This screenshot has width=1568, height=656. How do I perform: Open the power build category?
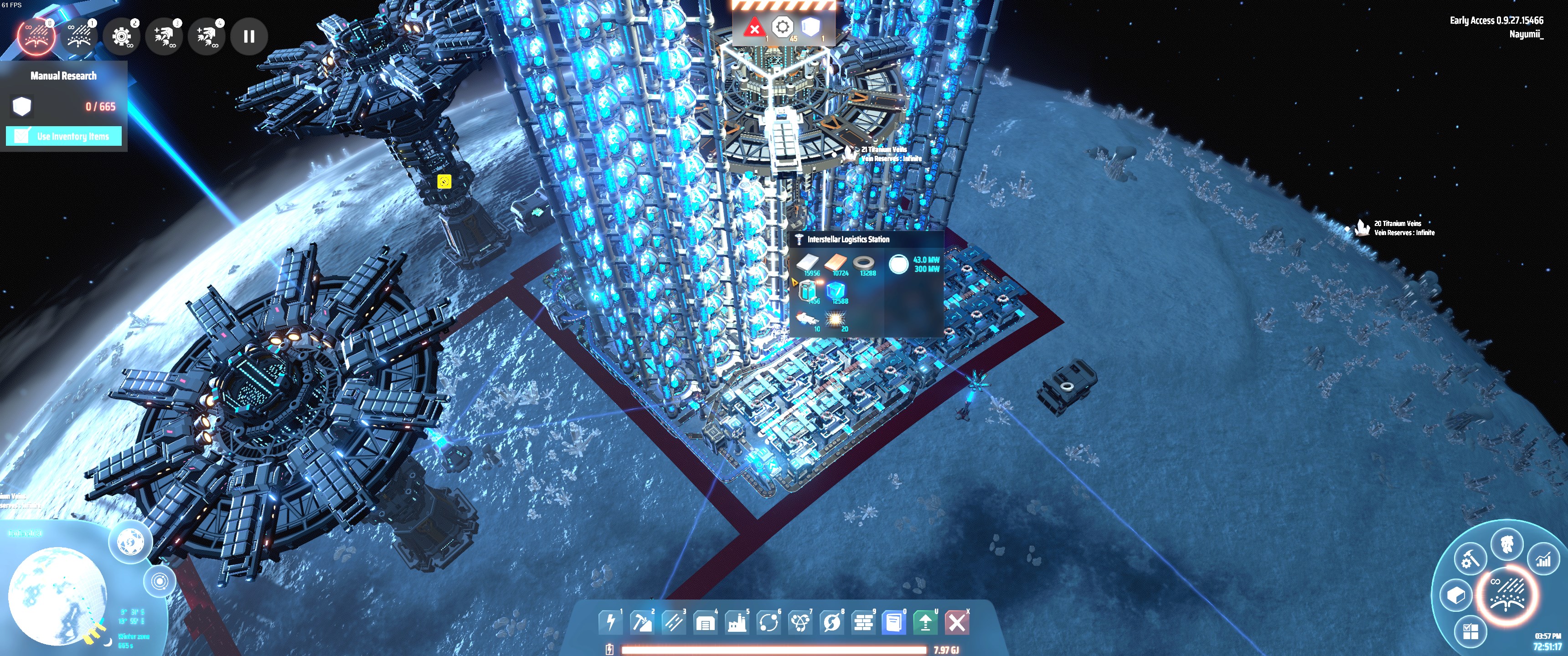(610, 622)
